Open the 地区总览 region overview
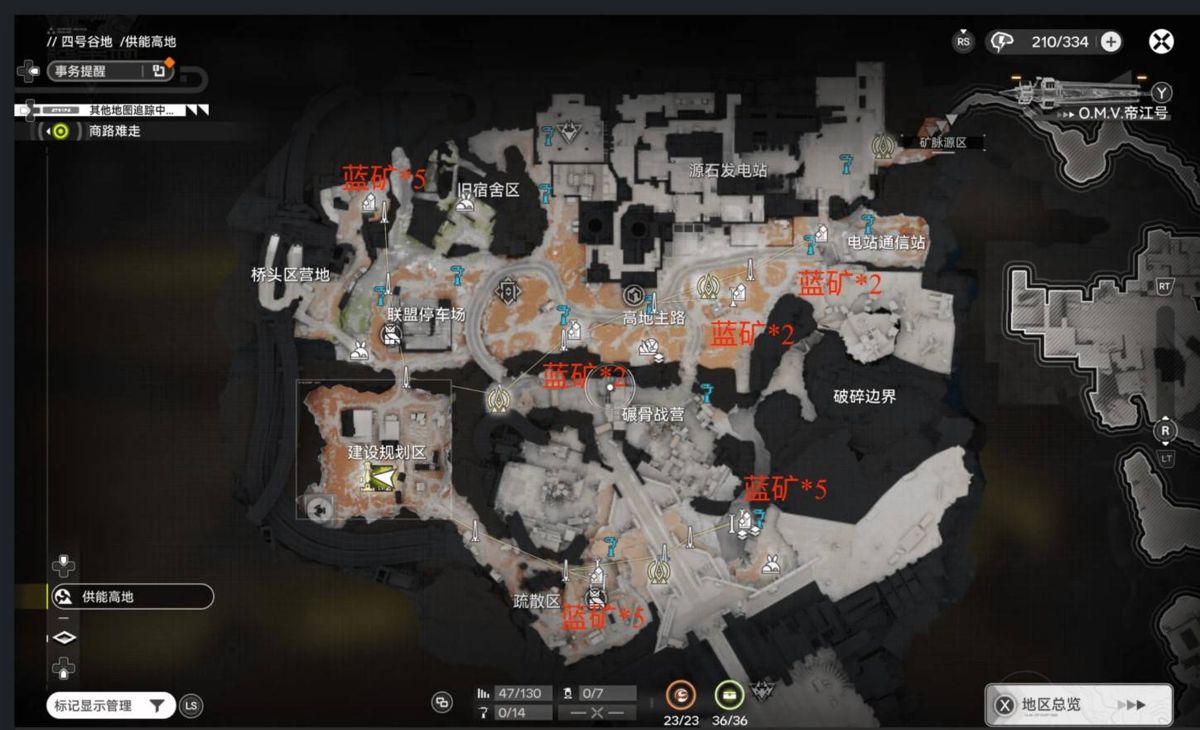The image size is (1200, 730). 1078,705
